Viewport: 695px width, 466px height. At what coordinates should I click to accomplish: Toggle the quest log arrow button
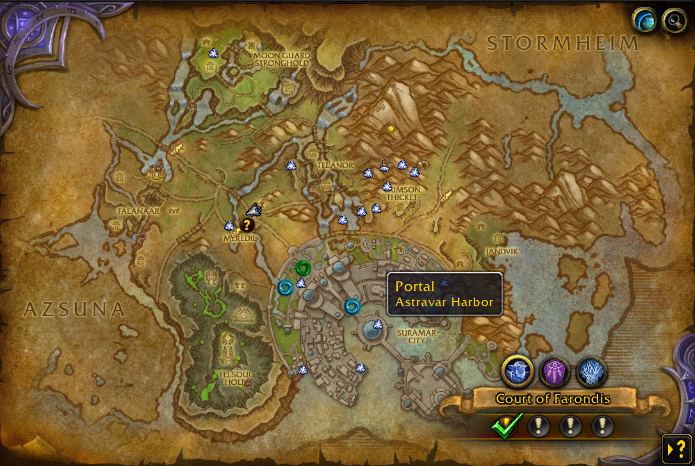click(675, 448)
